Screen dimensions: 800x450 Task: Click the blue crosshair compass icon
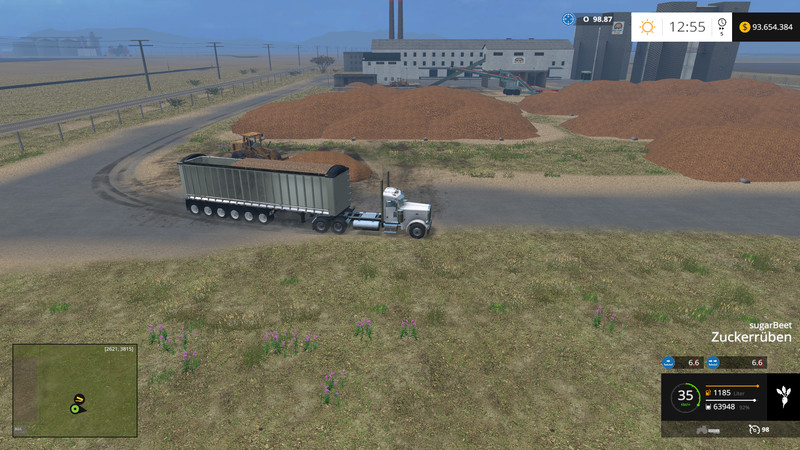click(569, 19)
